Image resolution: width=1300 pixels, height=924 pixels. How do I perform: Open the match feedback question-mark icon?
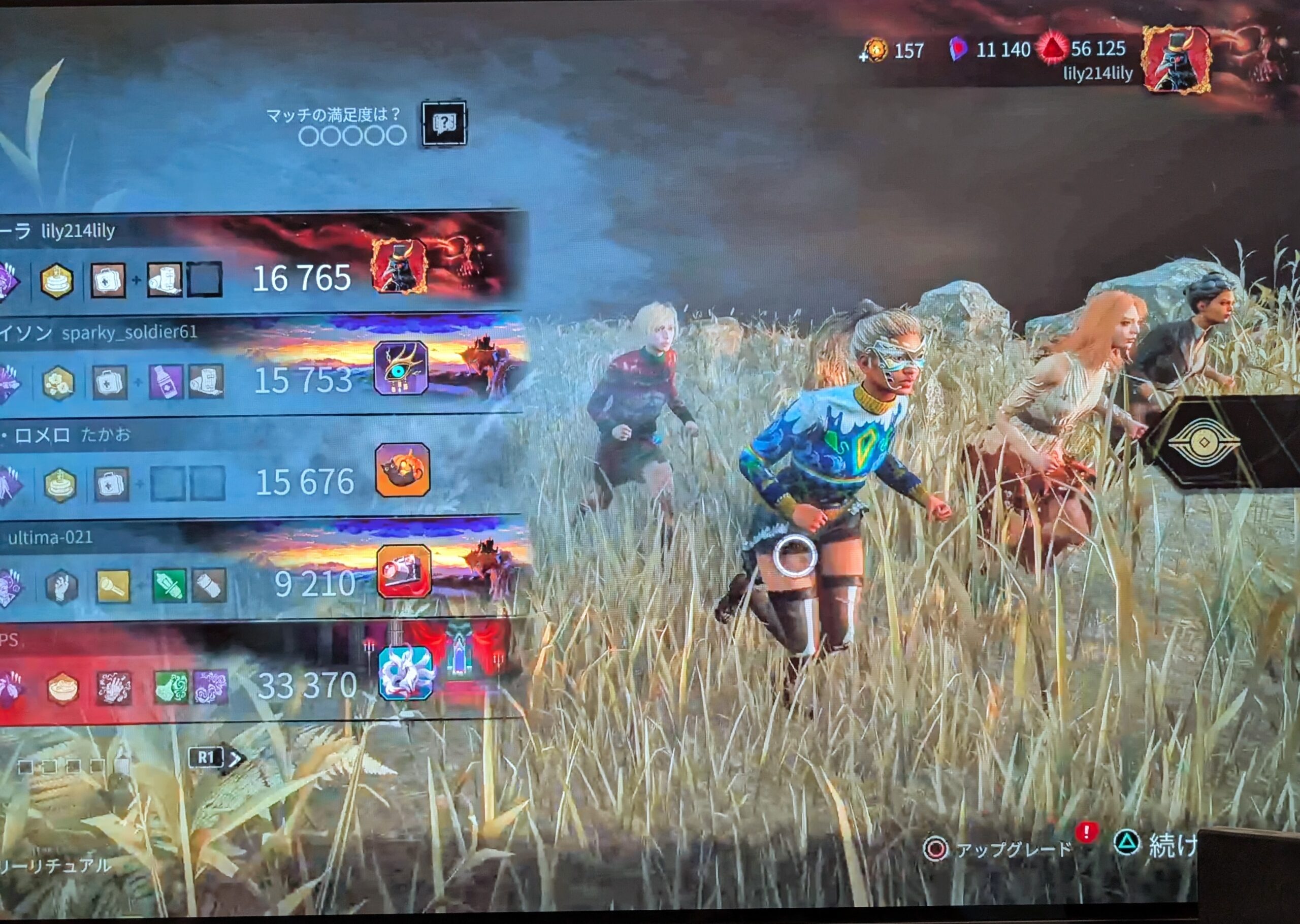pos(444,123)
